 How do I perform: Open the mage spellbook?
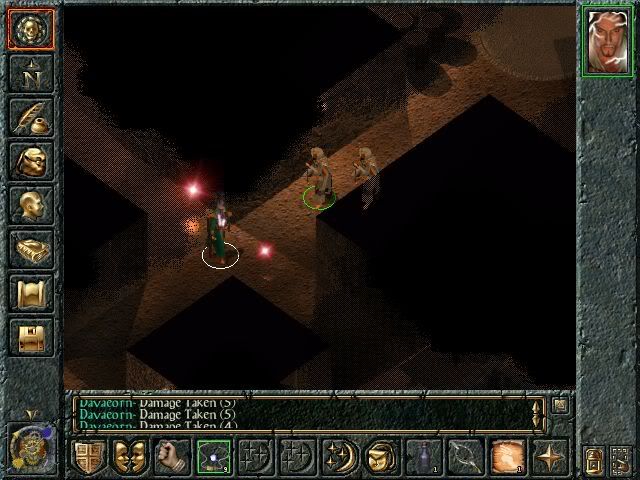(x=30, y=248)
